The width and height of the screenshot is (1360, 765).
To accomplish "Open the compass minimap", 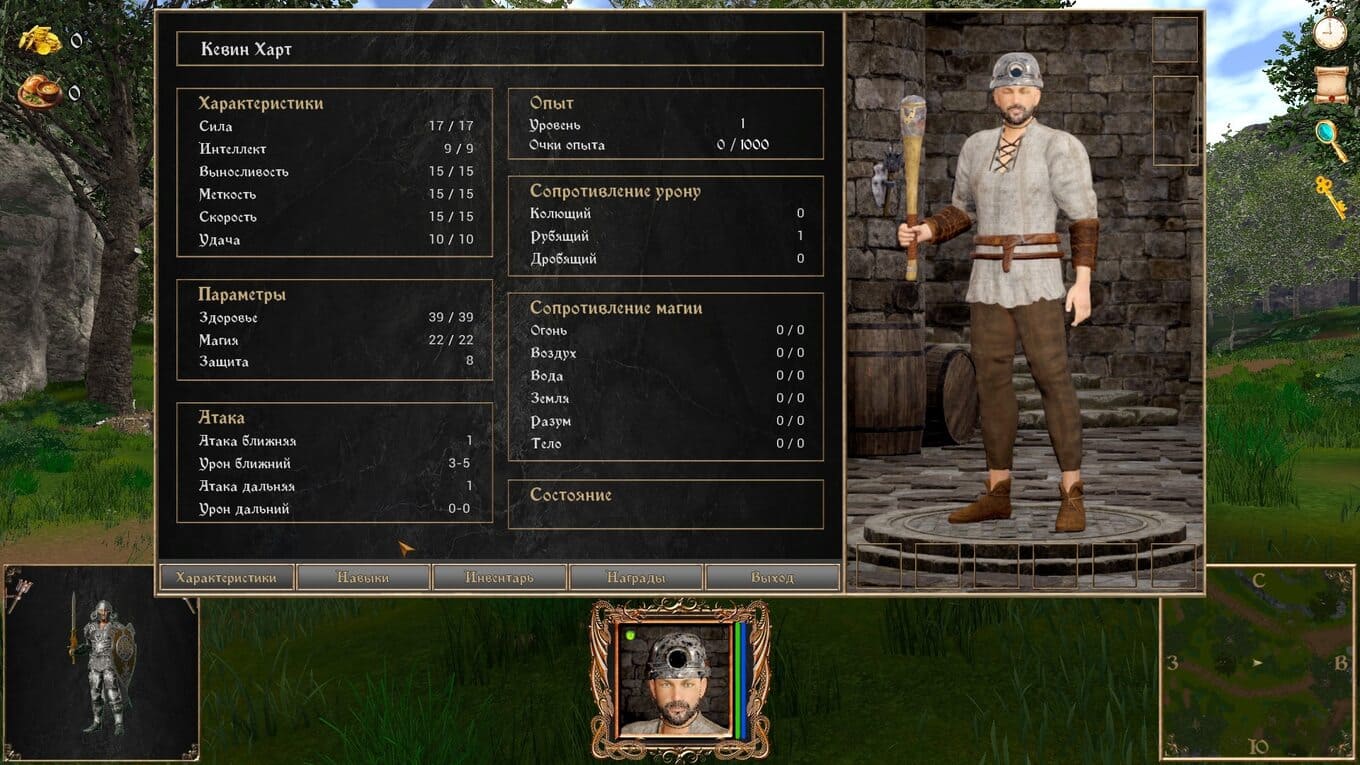I will pos(1258,662).
